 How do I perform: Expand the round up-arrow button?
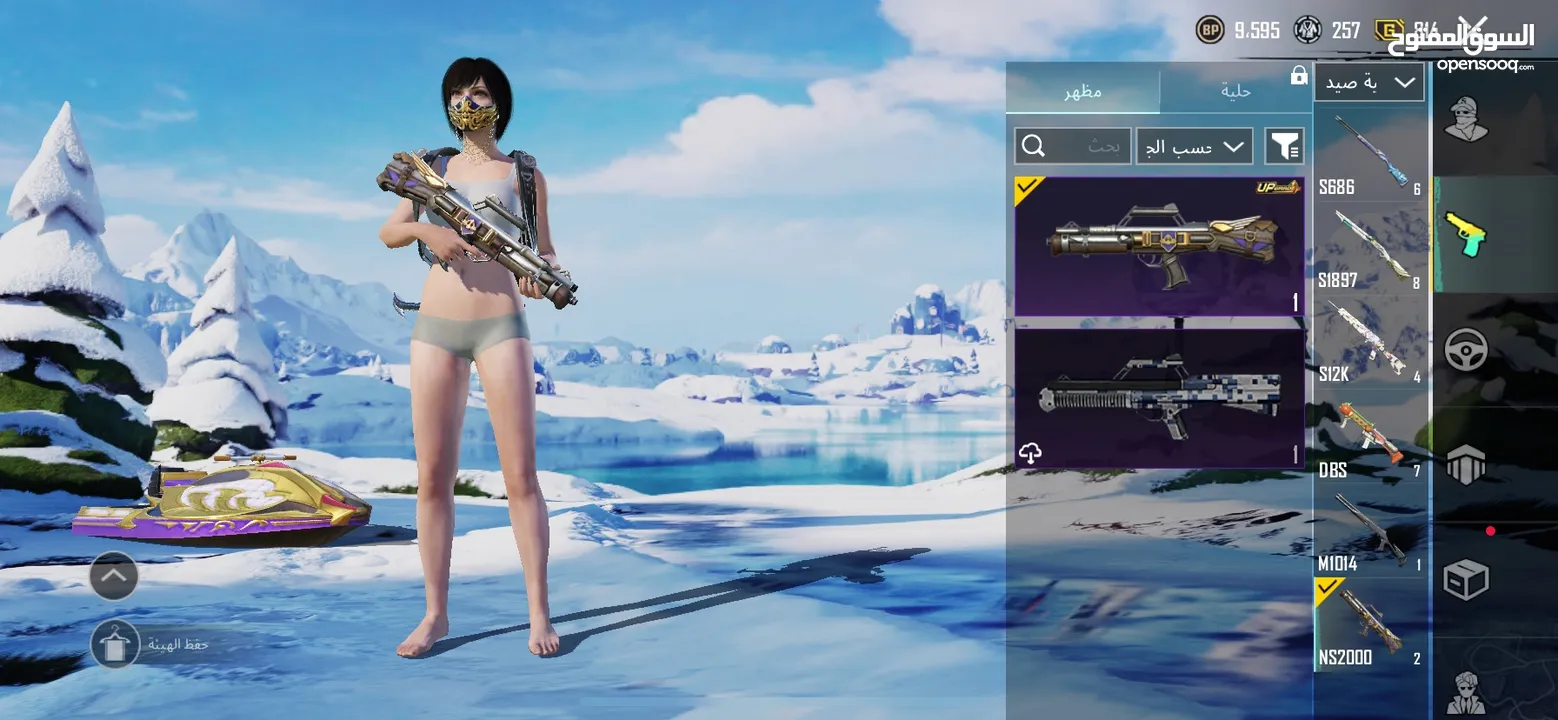point(114,576)
